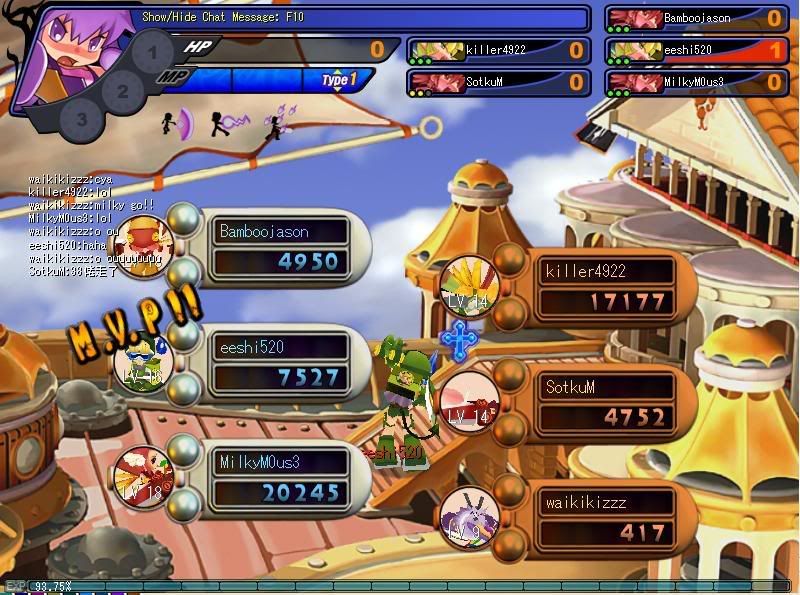
Task: Select skill slot number 2
Action: 122,91
